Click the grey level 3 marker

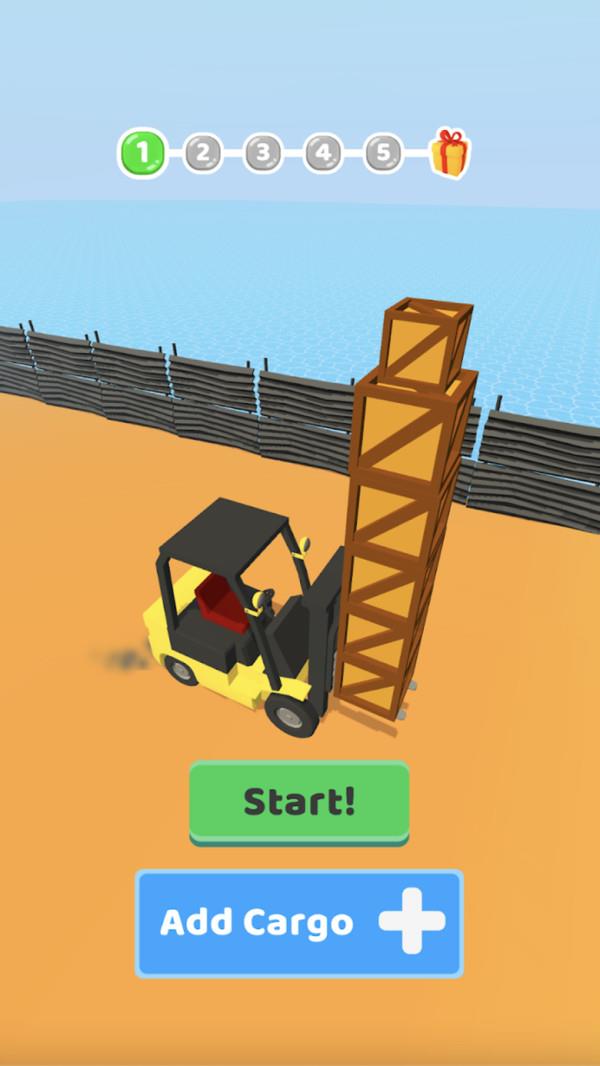(x=263, y=153)
